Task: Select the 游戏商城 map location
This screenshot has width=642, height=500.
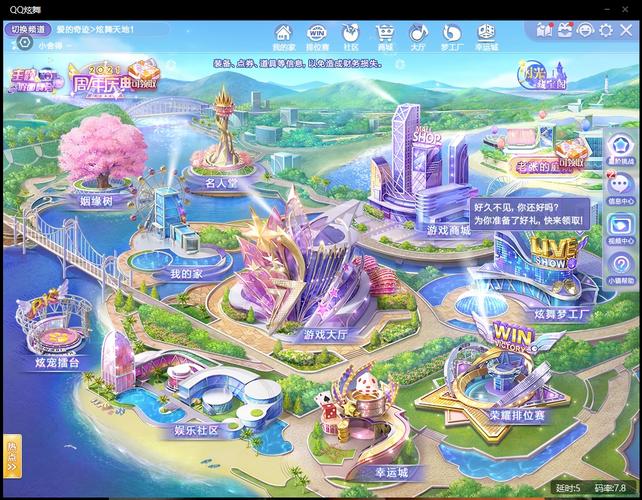Action: tap(447, 229)
